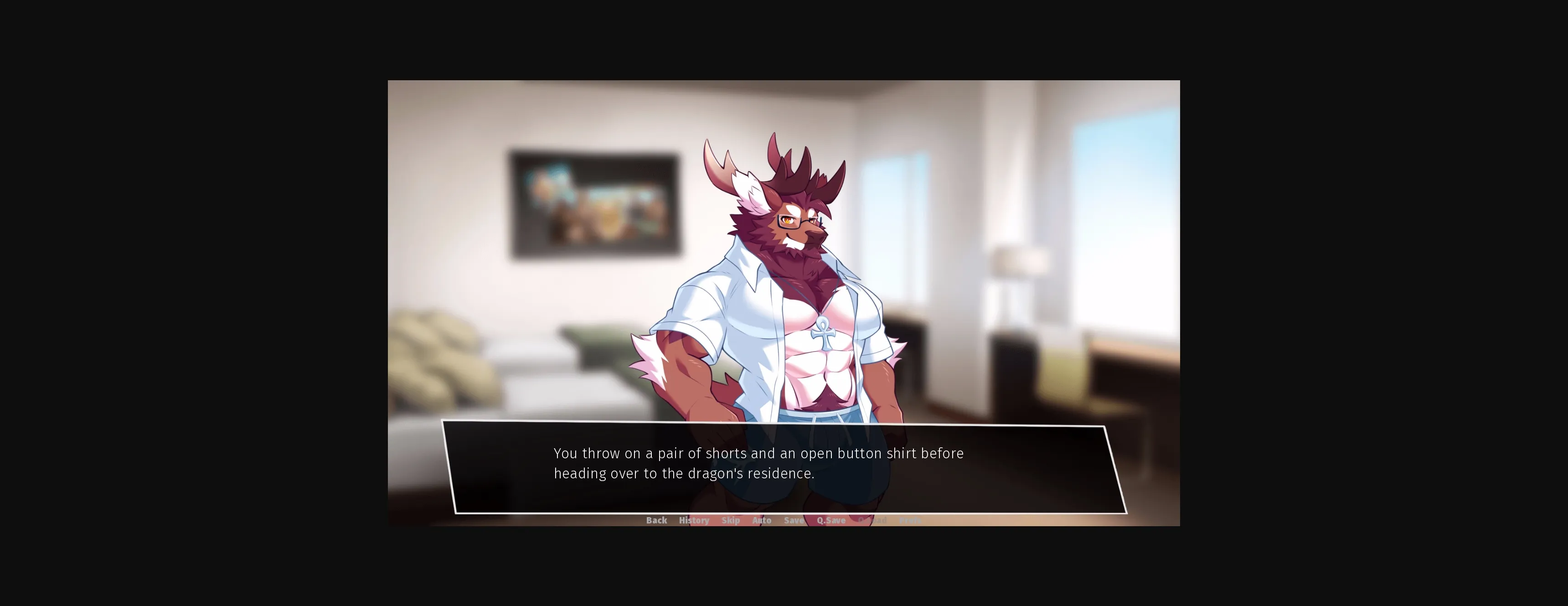Click Prefs to adjust game settings
The image size is (1568, 606).
point(910,520)
